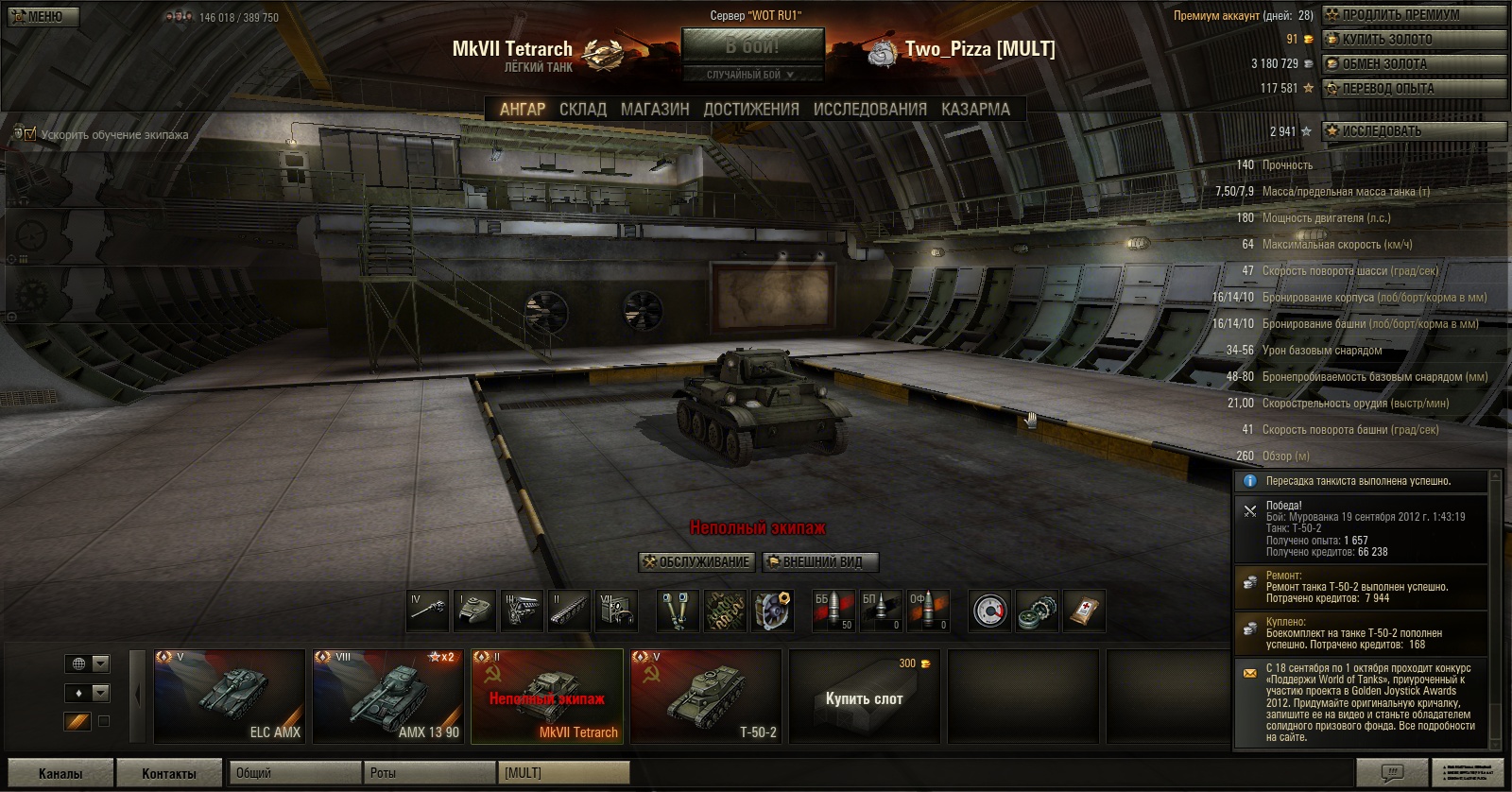Click Продлить премиум button
The width and height of the screenshot is (1512, 792).
tap(1414, 15)
